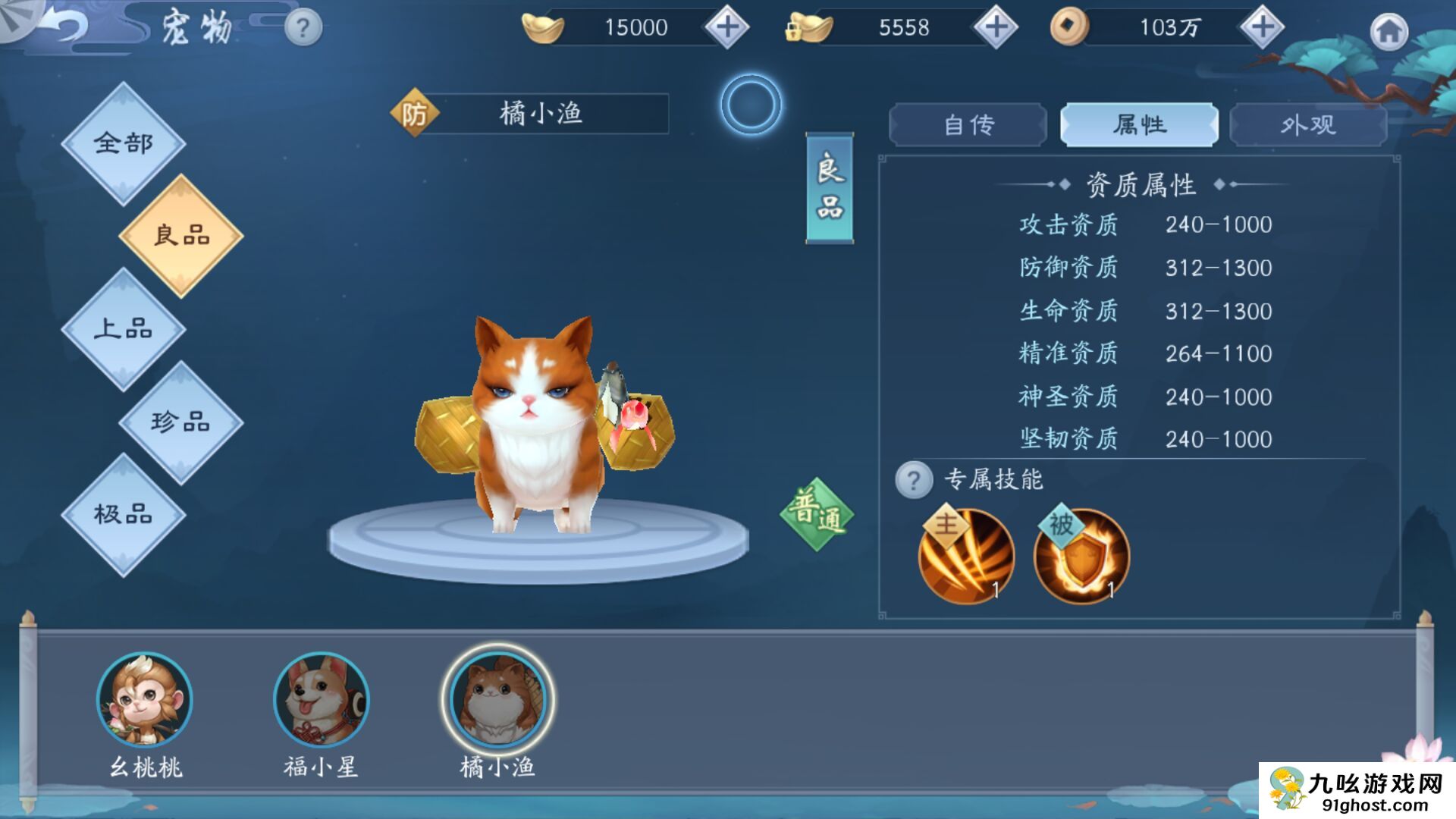Add bound ingots with the plus button
This screenshot has height=819, width=1456.
[x=995, y=27]
